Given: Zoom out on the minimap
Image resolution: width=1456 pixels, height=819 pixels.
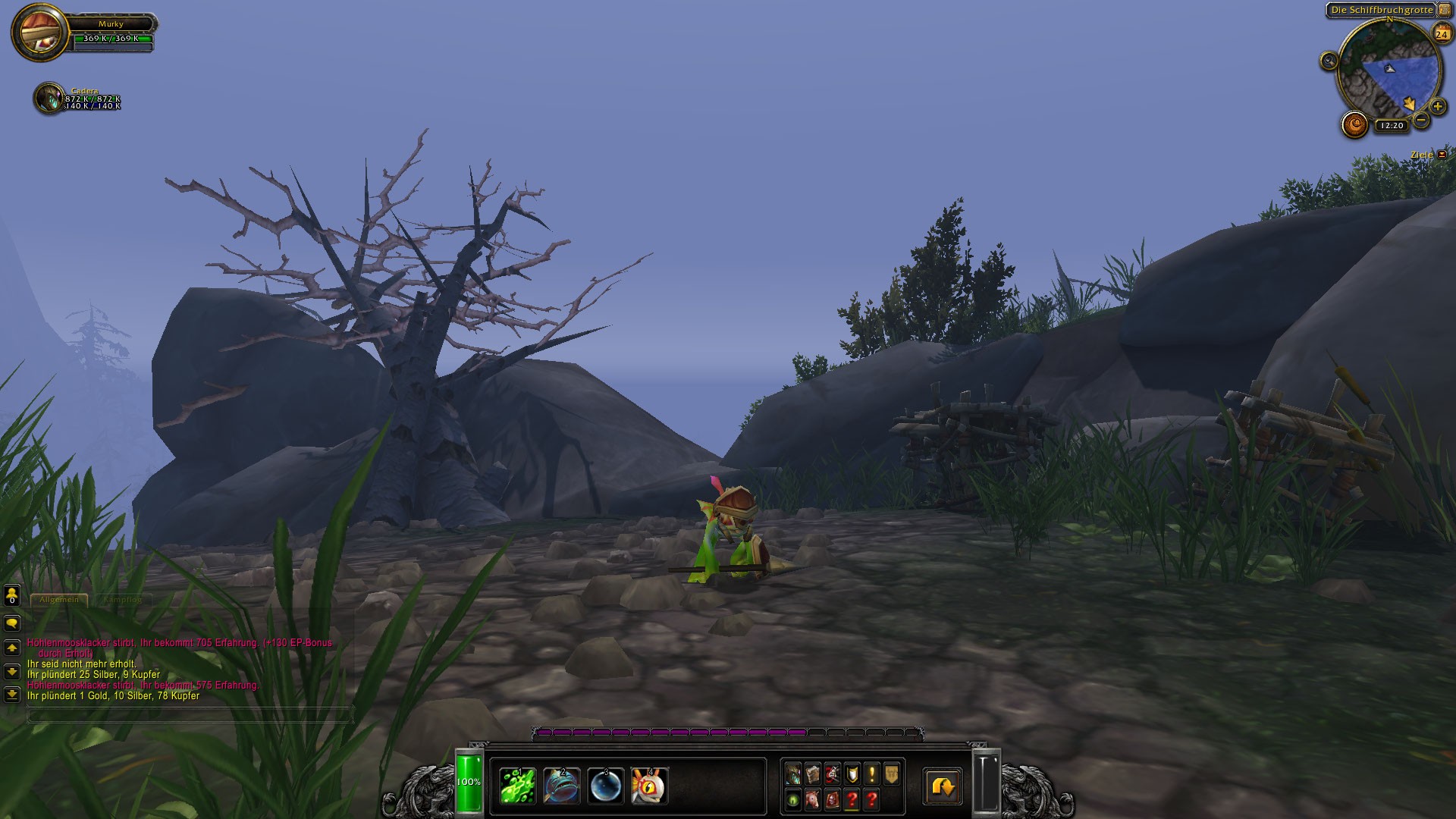Looking at the screenshot, I should click(1421, 120).
